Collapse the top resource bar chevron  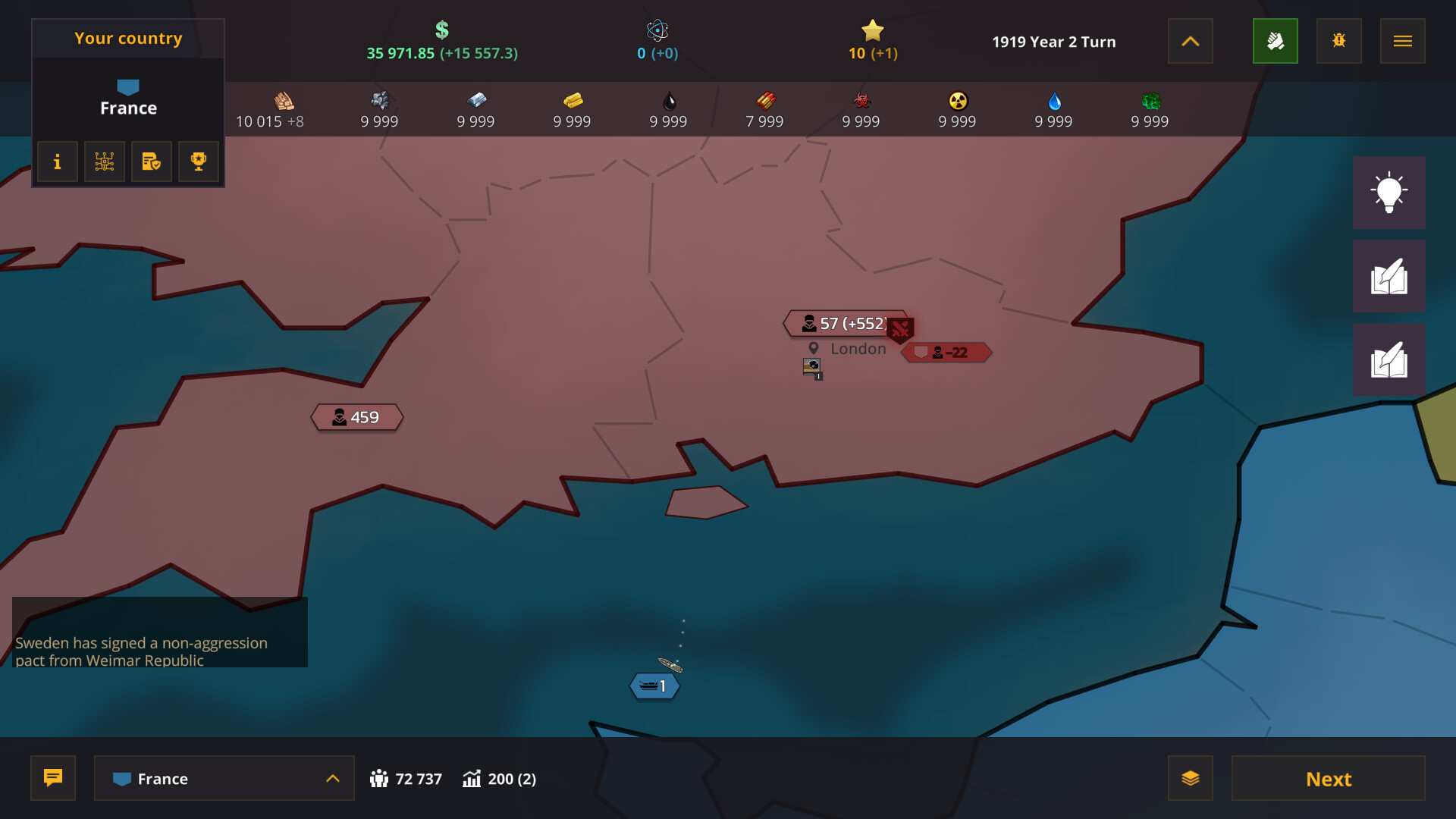coord(1190,41)
